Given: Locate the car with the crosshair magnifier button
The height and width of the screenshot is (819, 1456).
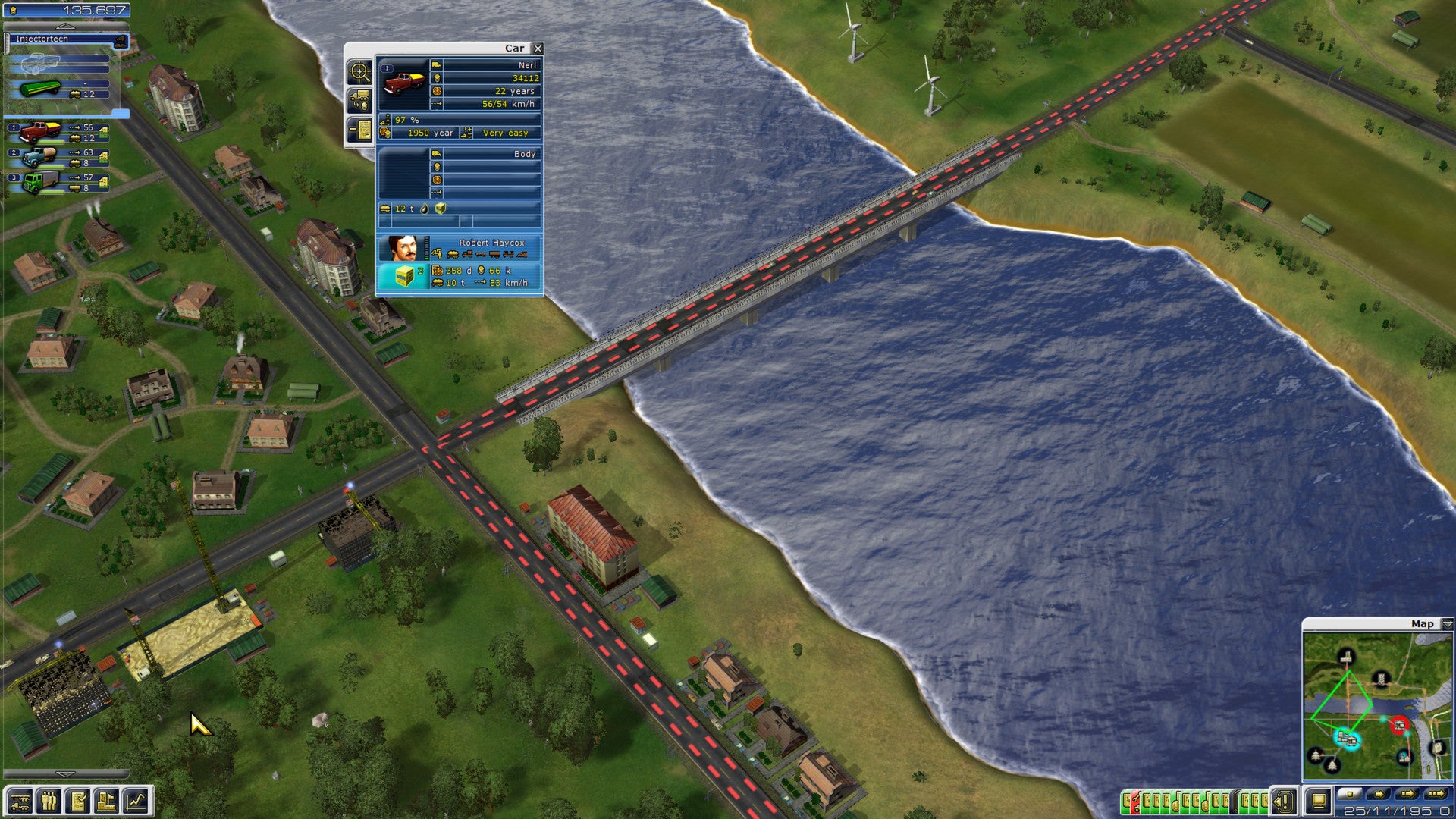Looking at the screenshot, I should coord(359,73).
